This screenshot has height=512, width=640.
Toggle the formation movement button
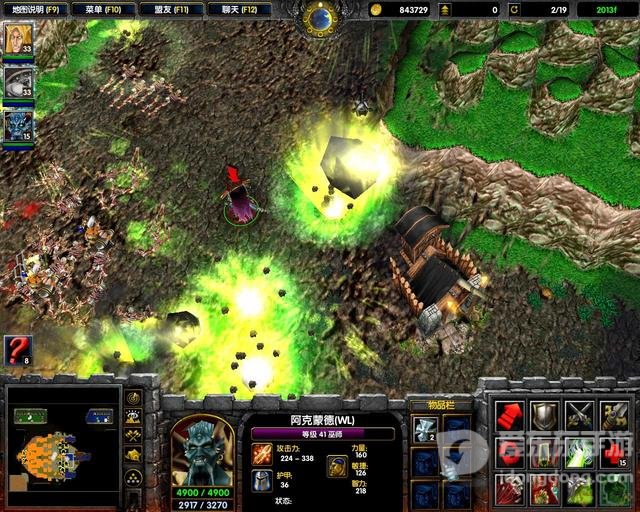[133, 476]
